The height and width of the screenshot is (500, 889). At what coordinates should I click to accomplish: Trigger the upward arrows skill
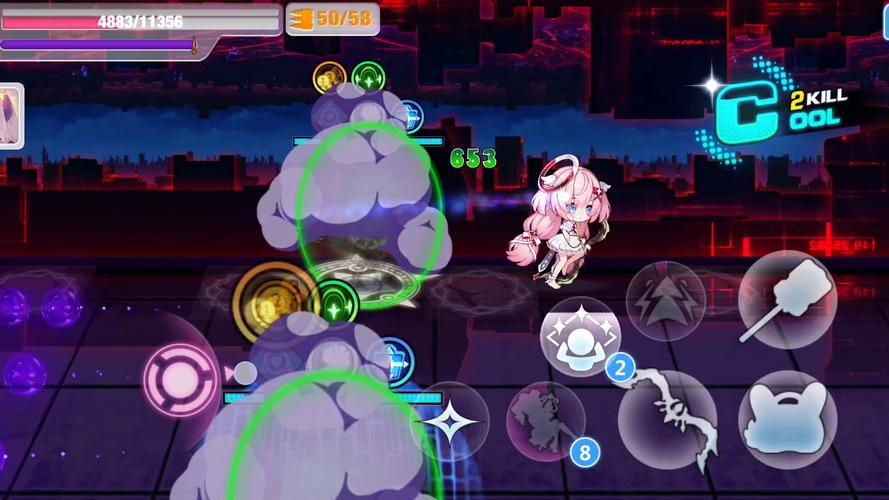tap(666, 300)
